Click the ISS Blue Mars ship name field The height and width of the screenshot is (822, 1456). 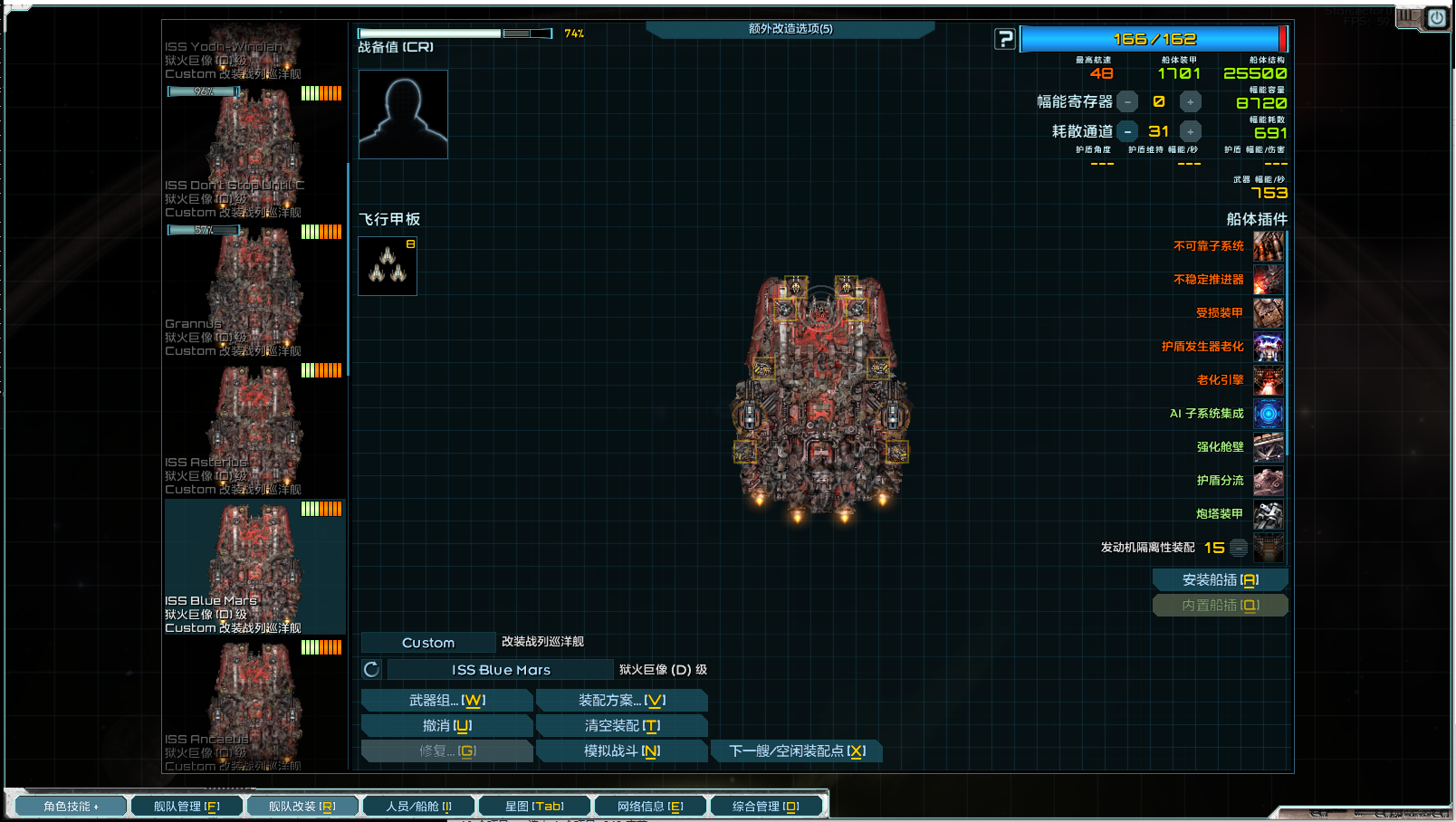501,670
